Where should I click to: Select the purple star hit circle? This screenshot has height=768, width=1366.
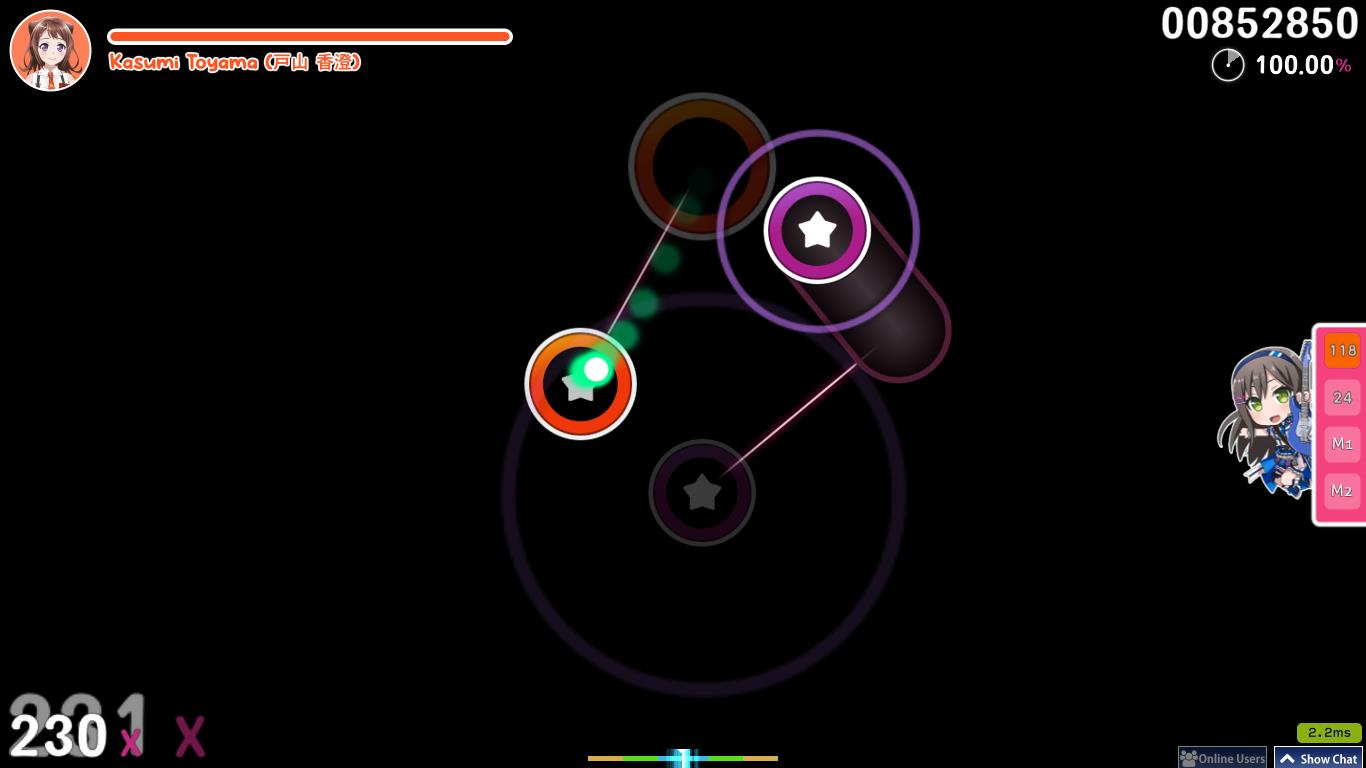(x=818, y=230)
